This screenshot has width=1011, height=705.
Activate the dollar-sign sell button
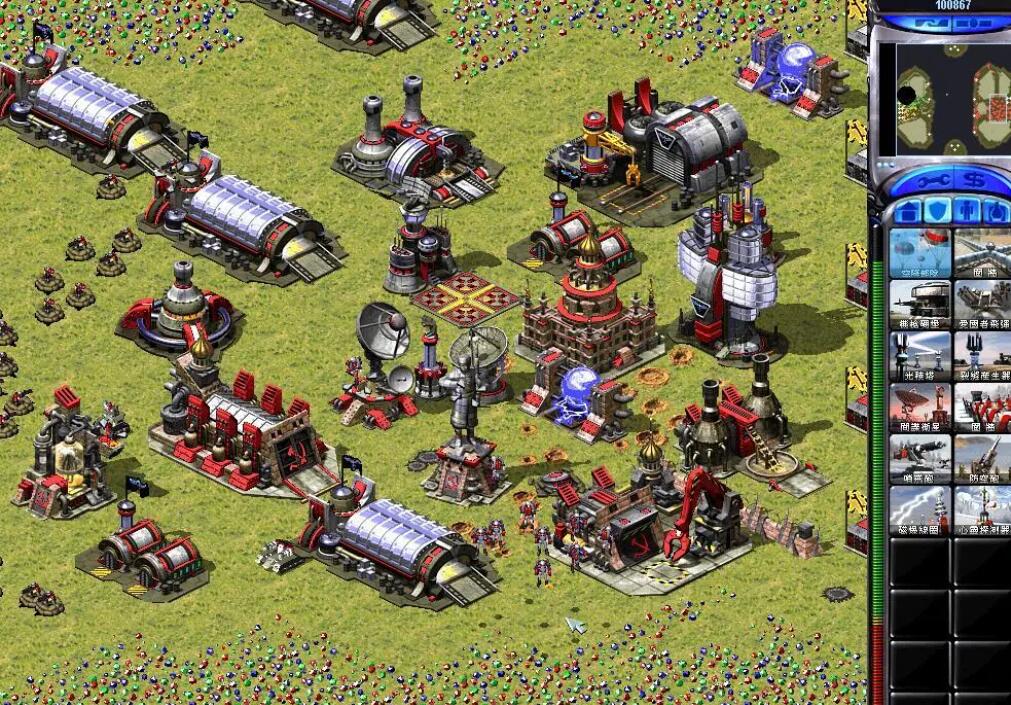click(971, 181)
